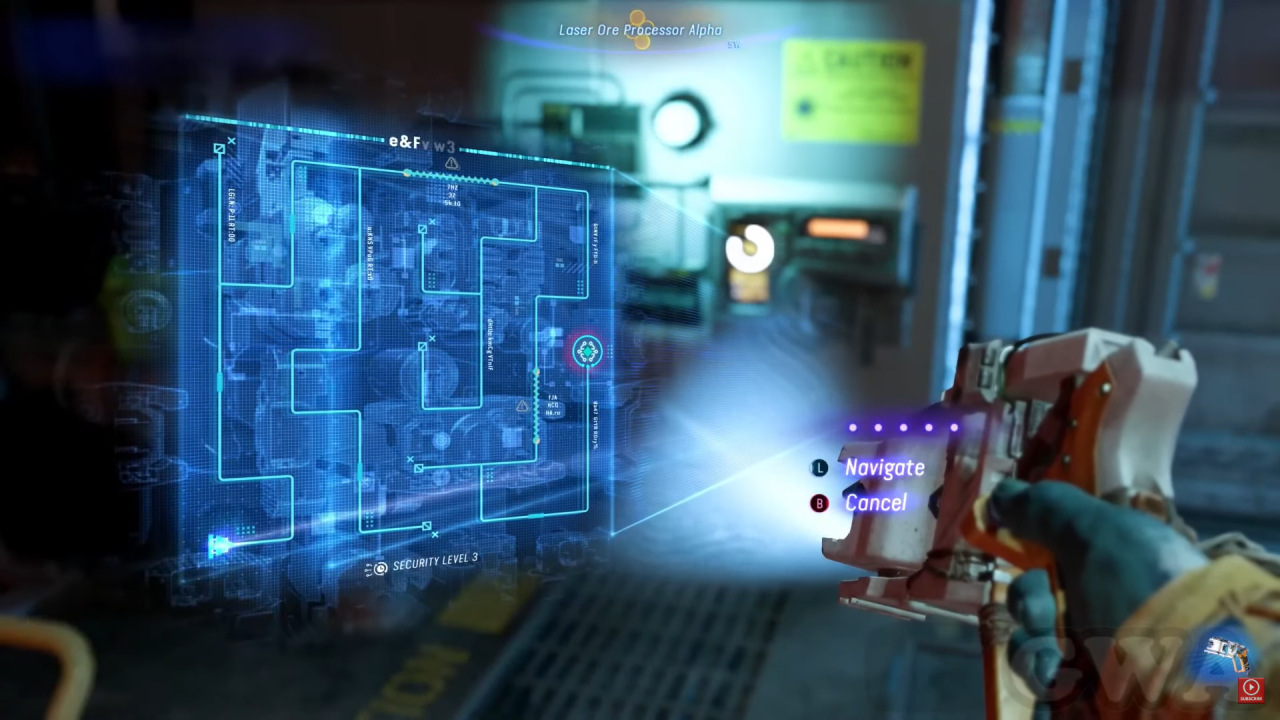Click the red B button icon beside Cancel
This screenshot has height=720, width=1280.
pos(819,503)
